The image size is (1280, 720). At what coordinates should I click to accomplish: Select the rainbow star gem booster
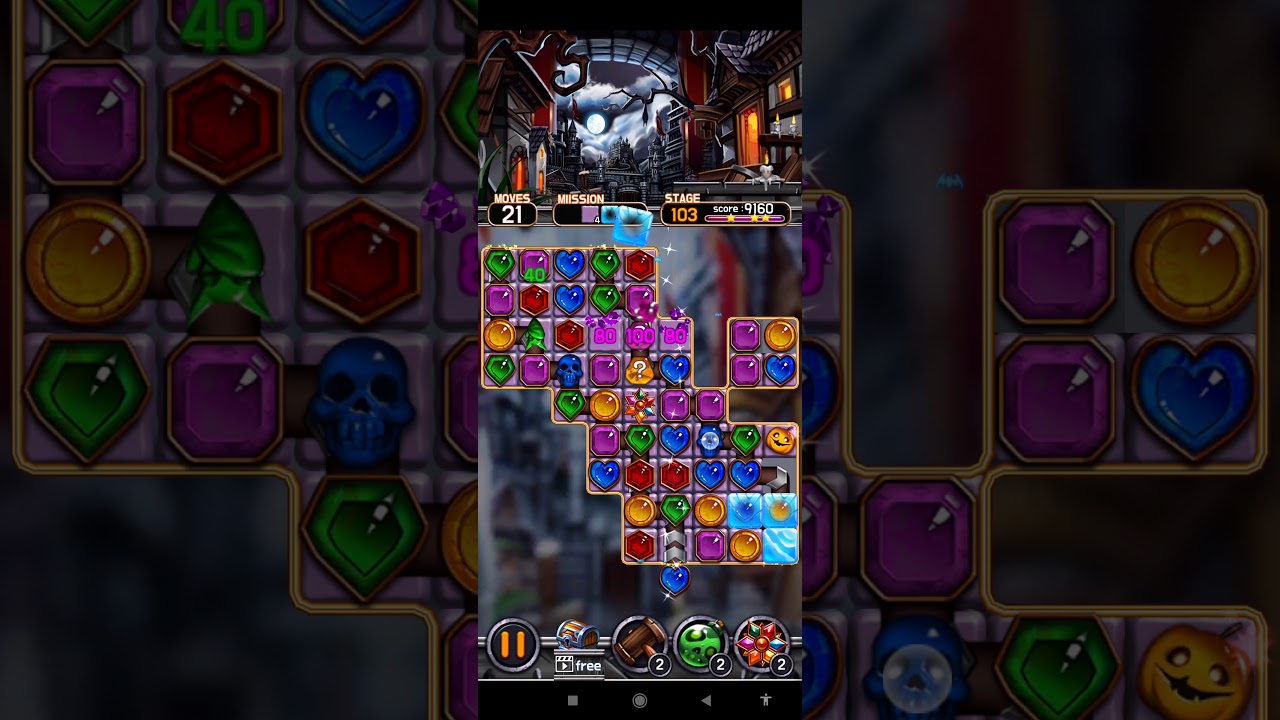762,643
